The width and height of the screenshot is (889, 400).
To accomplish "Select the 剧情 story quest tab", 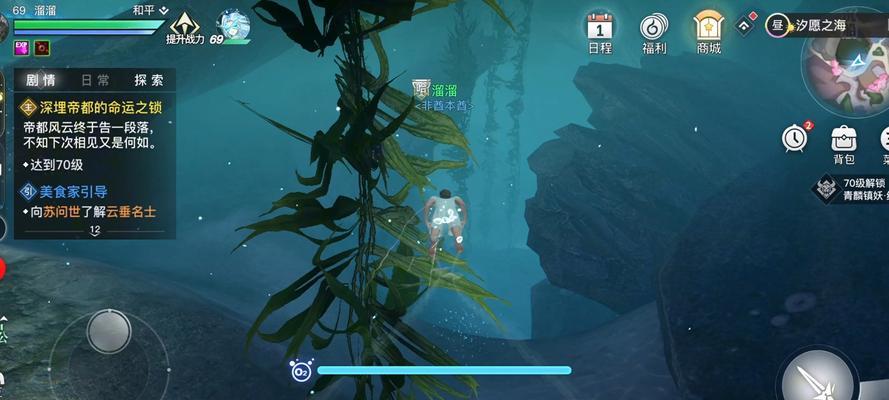I will pyautogui.click(x=41, y=80).
